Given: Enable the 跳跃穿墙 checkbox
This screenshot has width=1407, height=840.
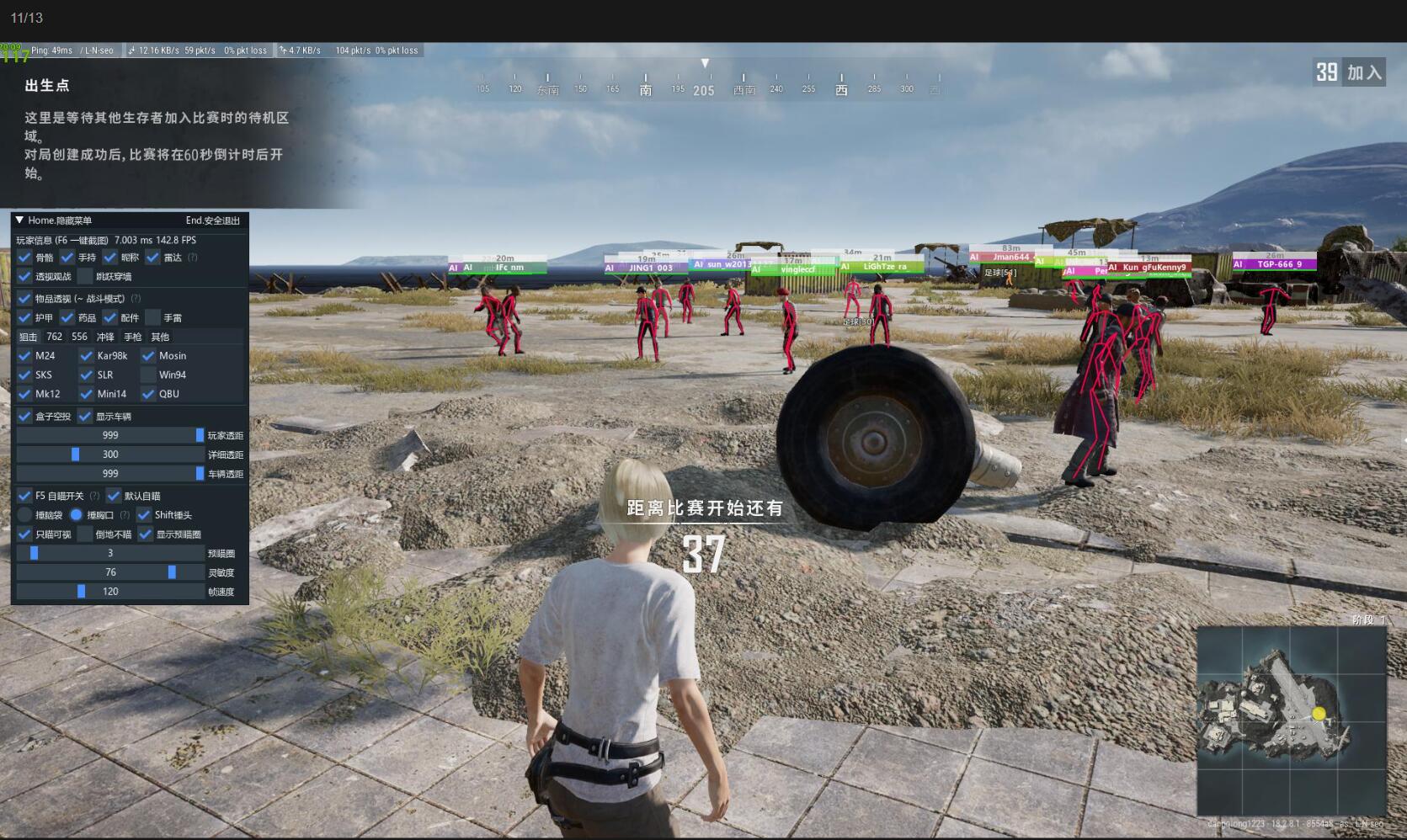Looking at the screenshot, I should (x=85, y=277).
